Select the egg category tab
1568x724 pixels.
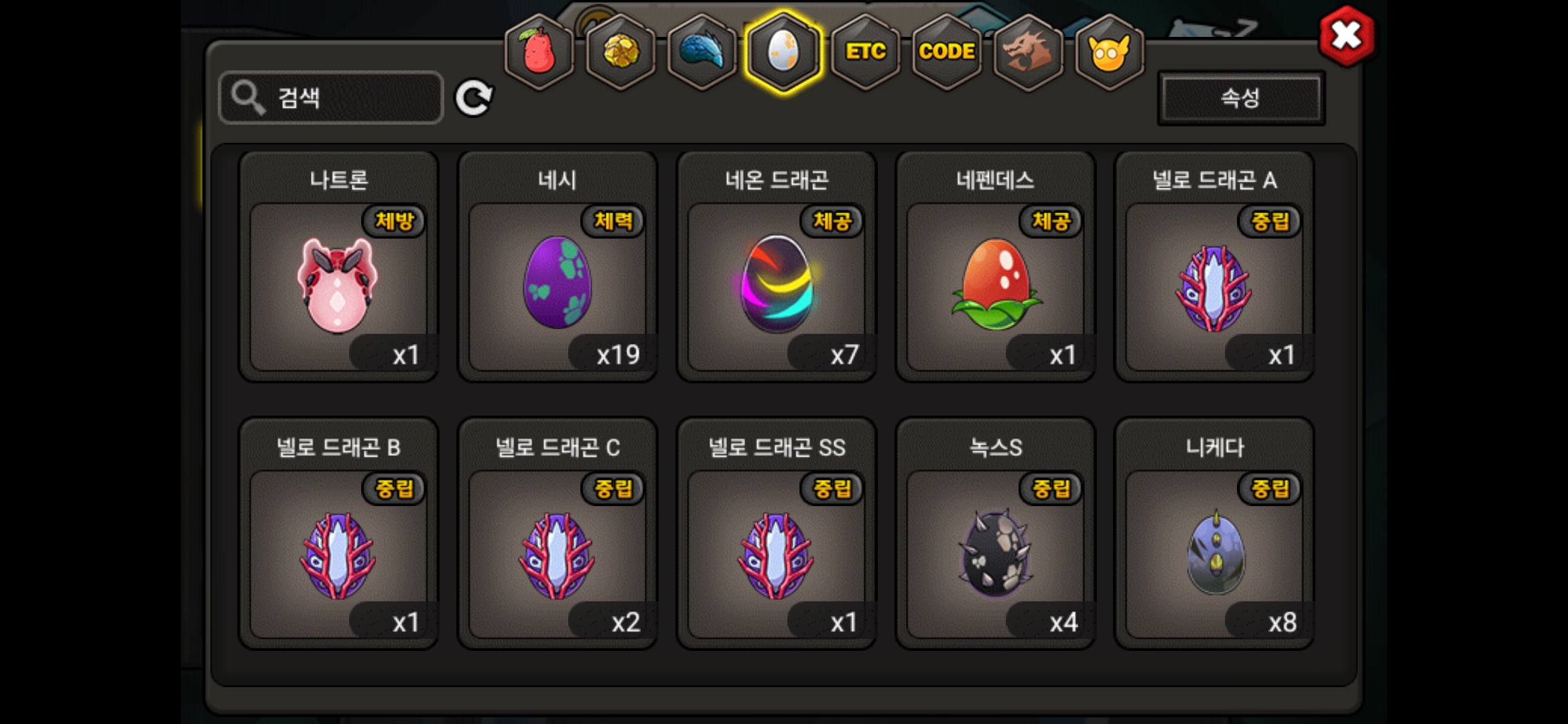783,52
